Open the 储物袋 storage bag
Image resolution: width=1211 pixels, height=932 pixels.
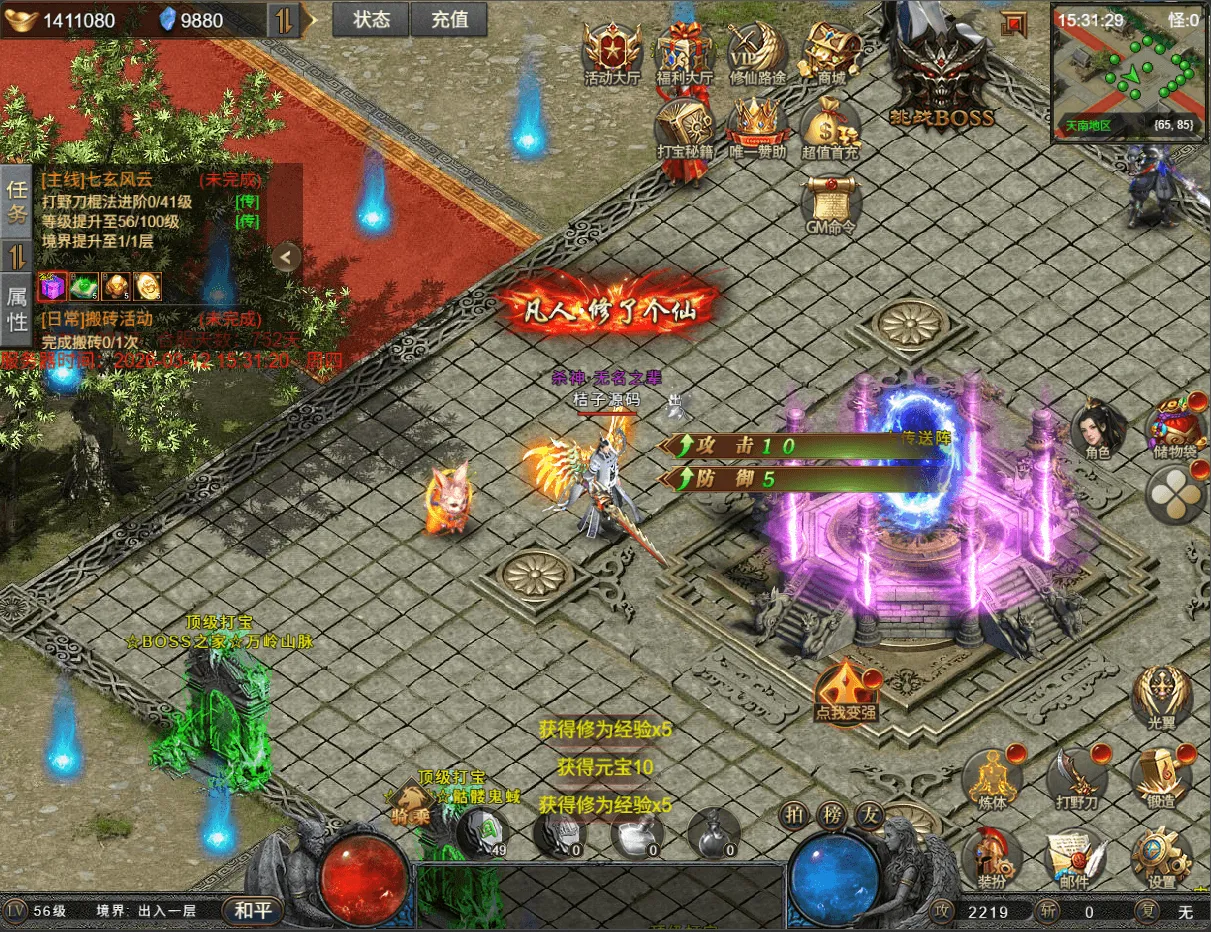coord(1174,428)
